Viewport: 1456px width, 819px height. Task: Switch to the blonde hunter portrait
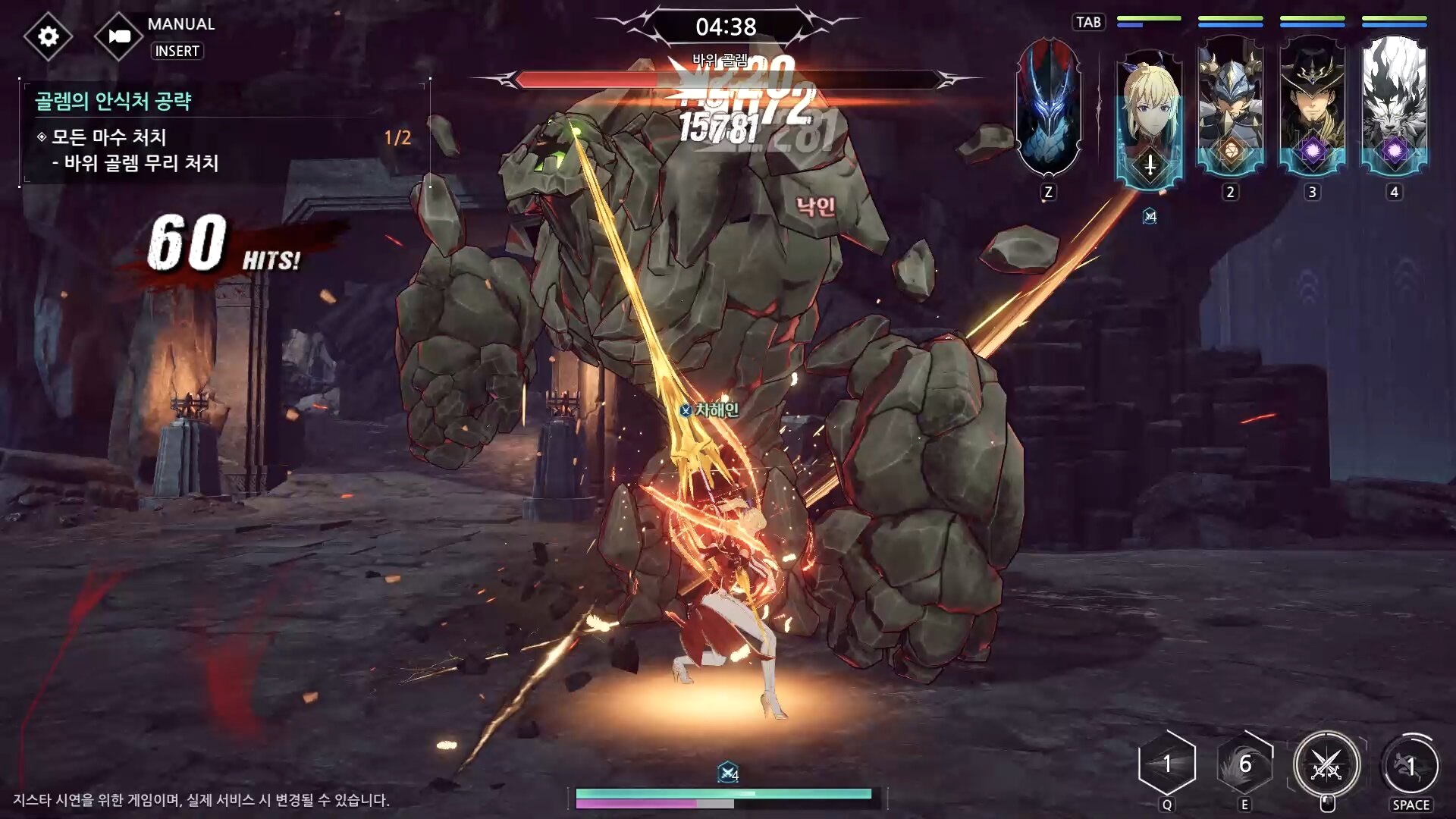(x=1149, y=115)
